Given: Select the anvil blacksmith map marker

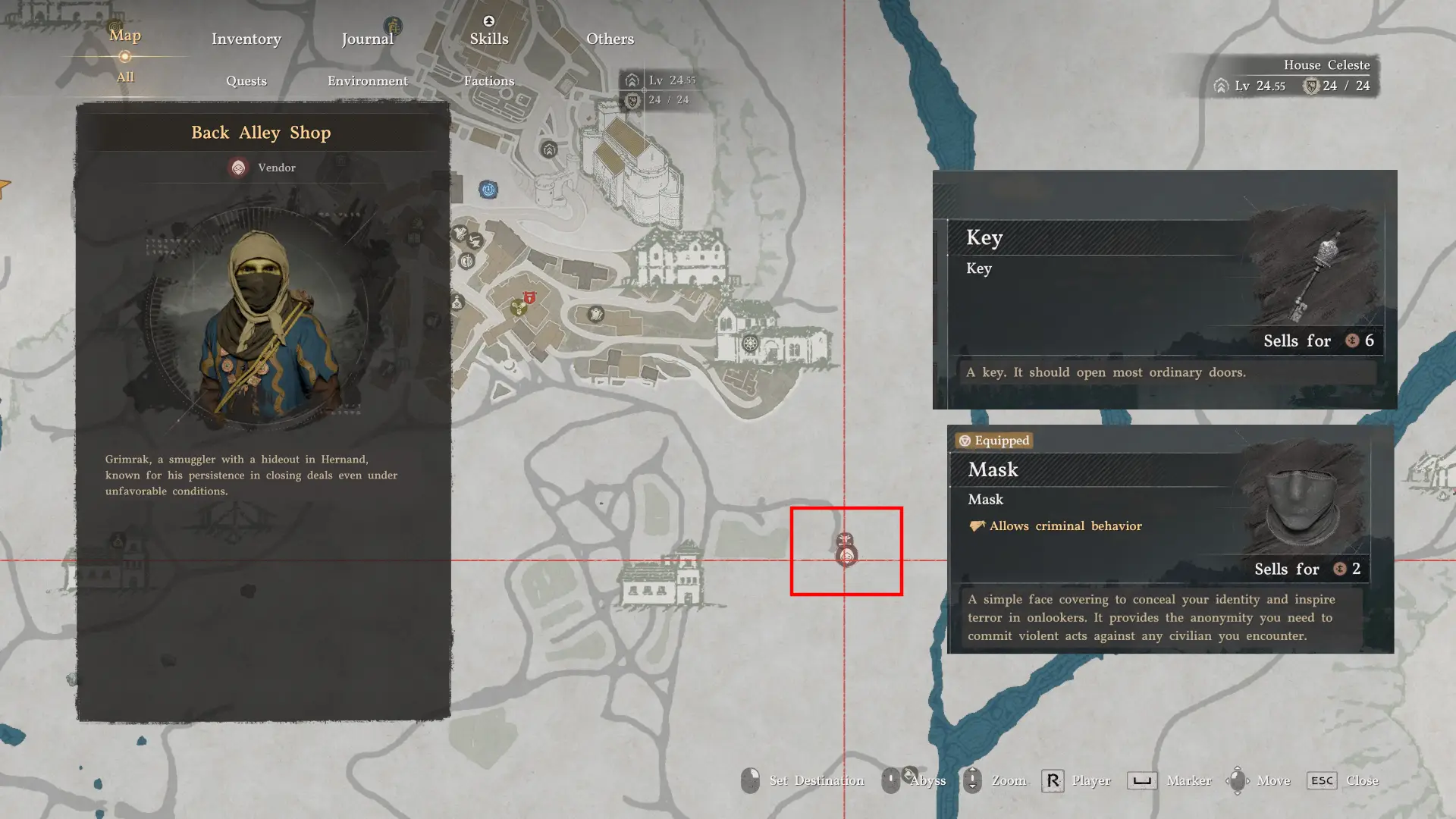Looking at the screenshot, I should point(475,242).
